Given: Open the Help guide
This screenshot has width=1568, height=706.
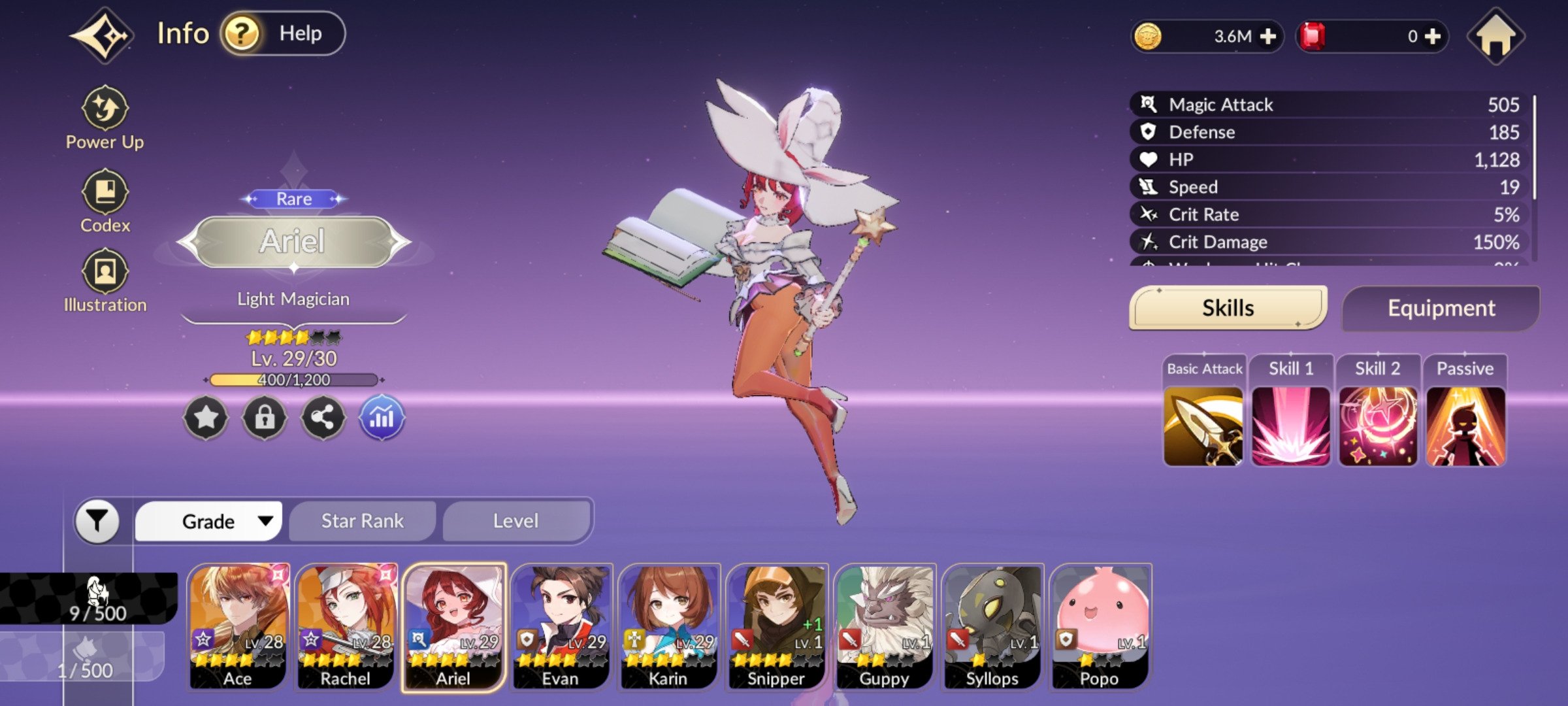Looking at the screenshot, I should click(x=283, y=33).
